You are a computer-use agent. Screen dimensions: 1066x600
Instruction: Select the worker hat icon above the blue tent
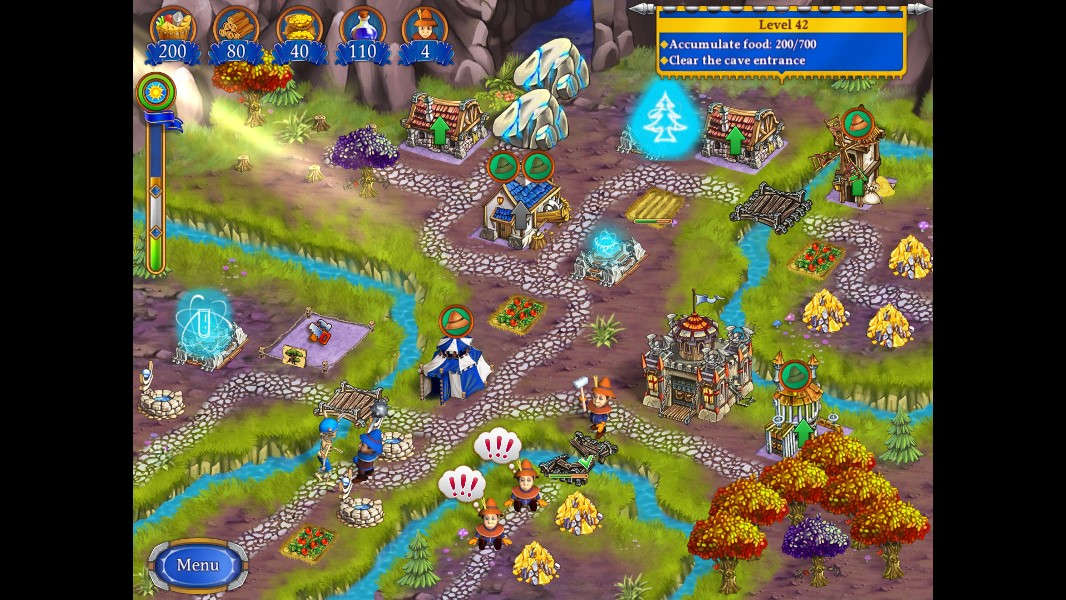click(x=456, y=321)
